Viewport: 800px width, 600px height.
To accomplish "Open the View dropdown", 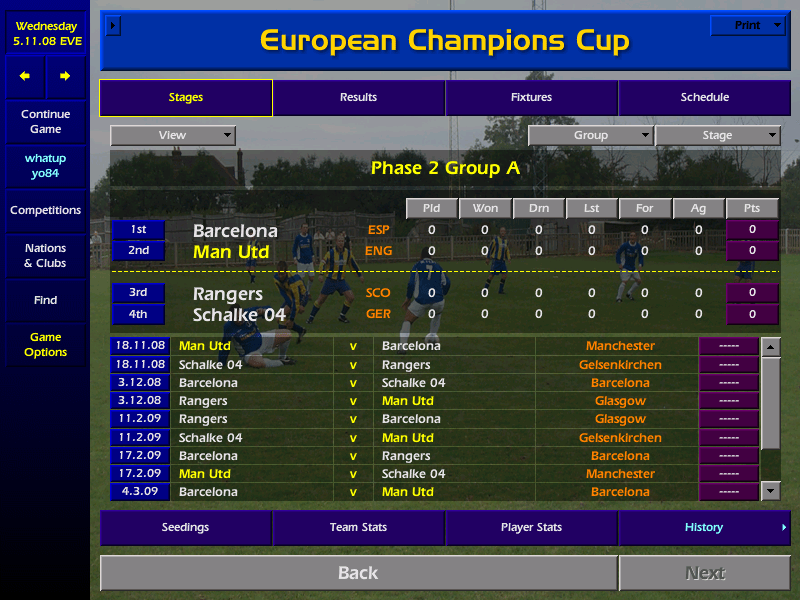I will point(173,135).
